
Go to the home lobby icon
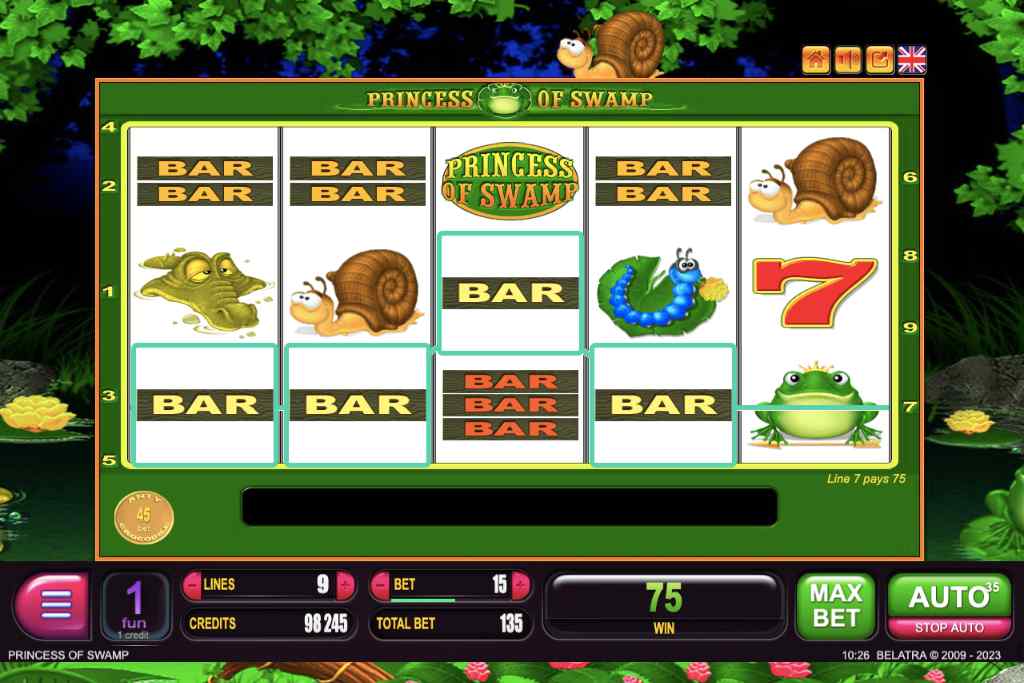[x=816, y=60]
